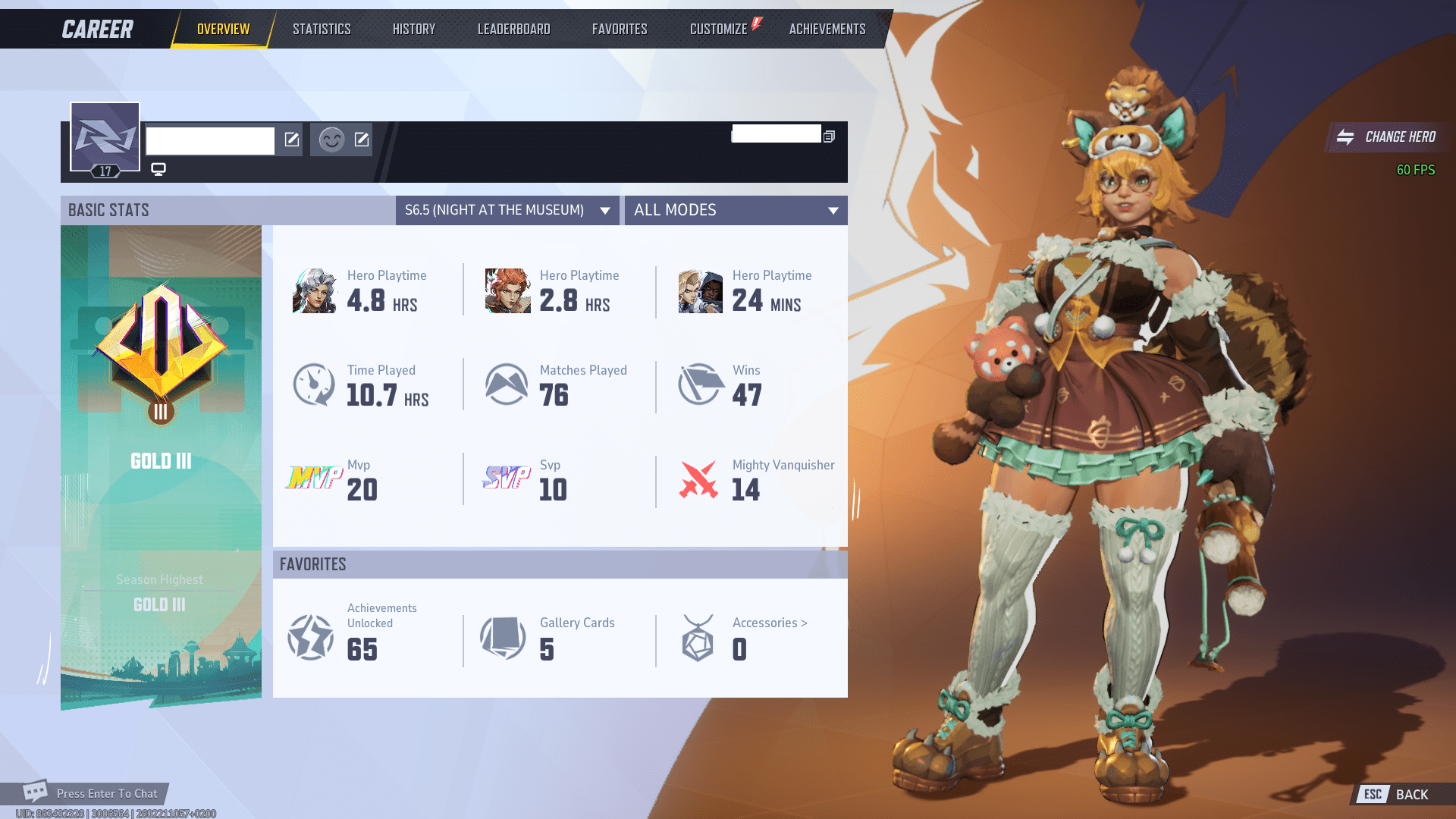Open the Leaderboard tab

click(513, 28)
